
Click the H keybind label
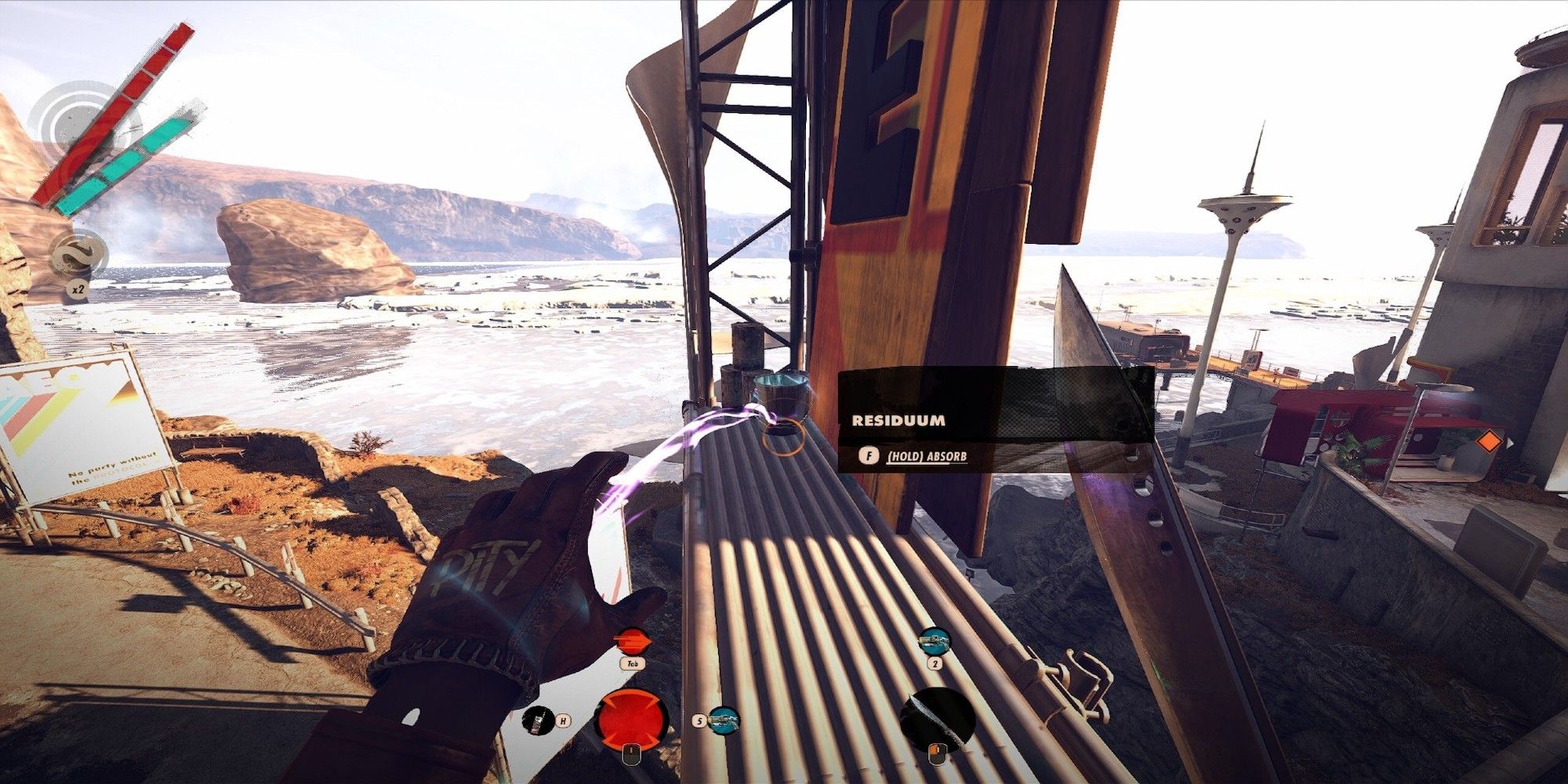point(564,720)
